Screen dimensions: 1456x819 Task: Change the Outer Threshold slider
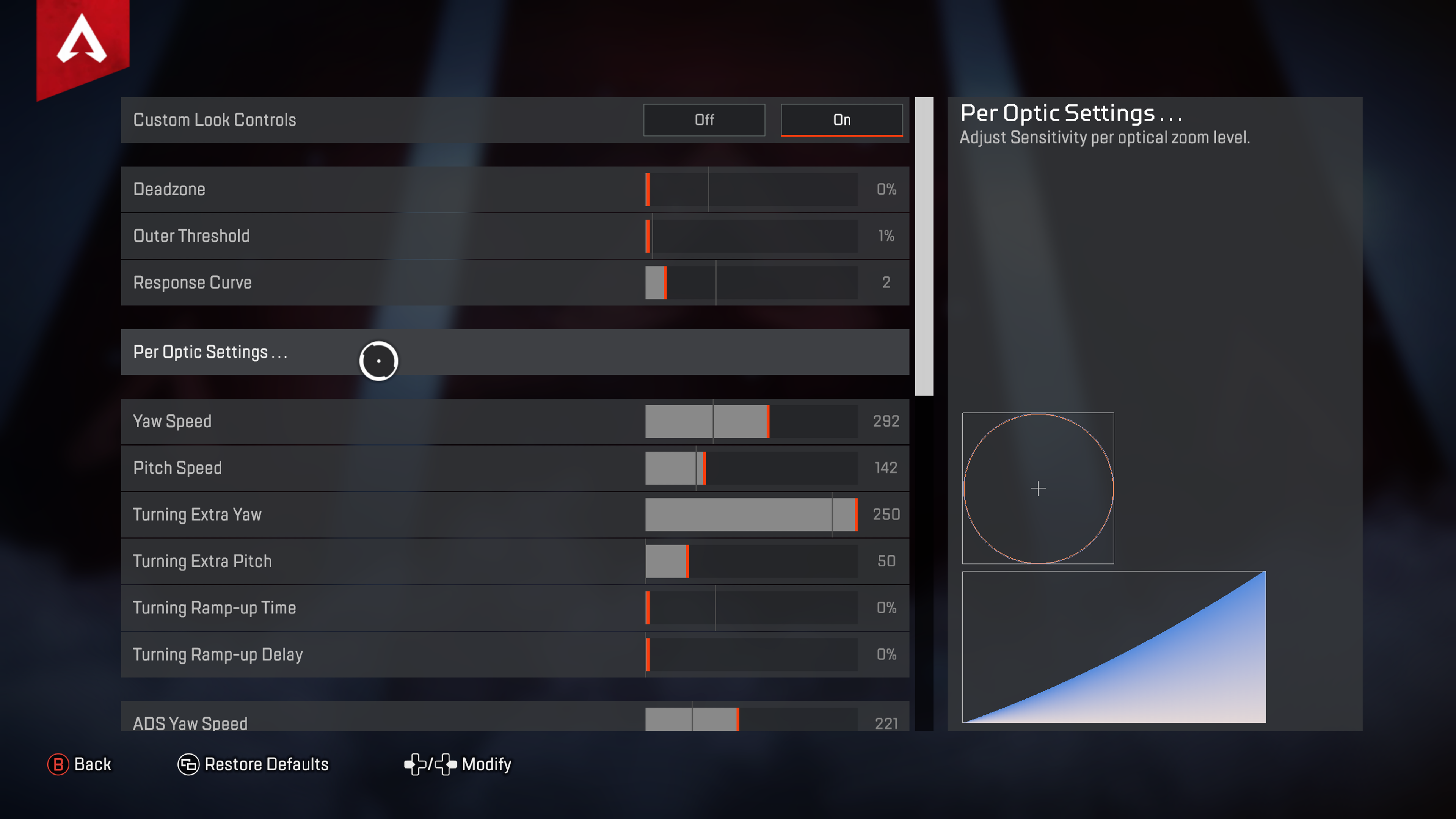pyautogui.click(x=751, y=236)
